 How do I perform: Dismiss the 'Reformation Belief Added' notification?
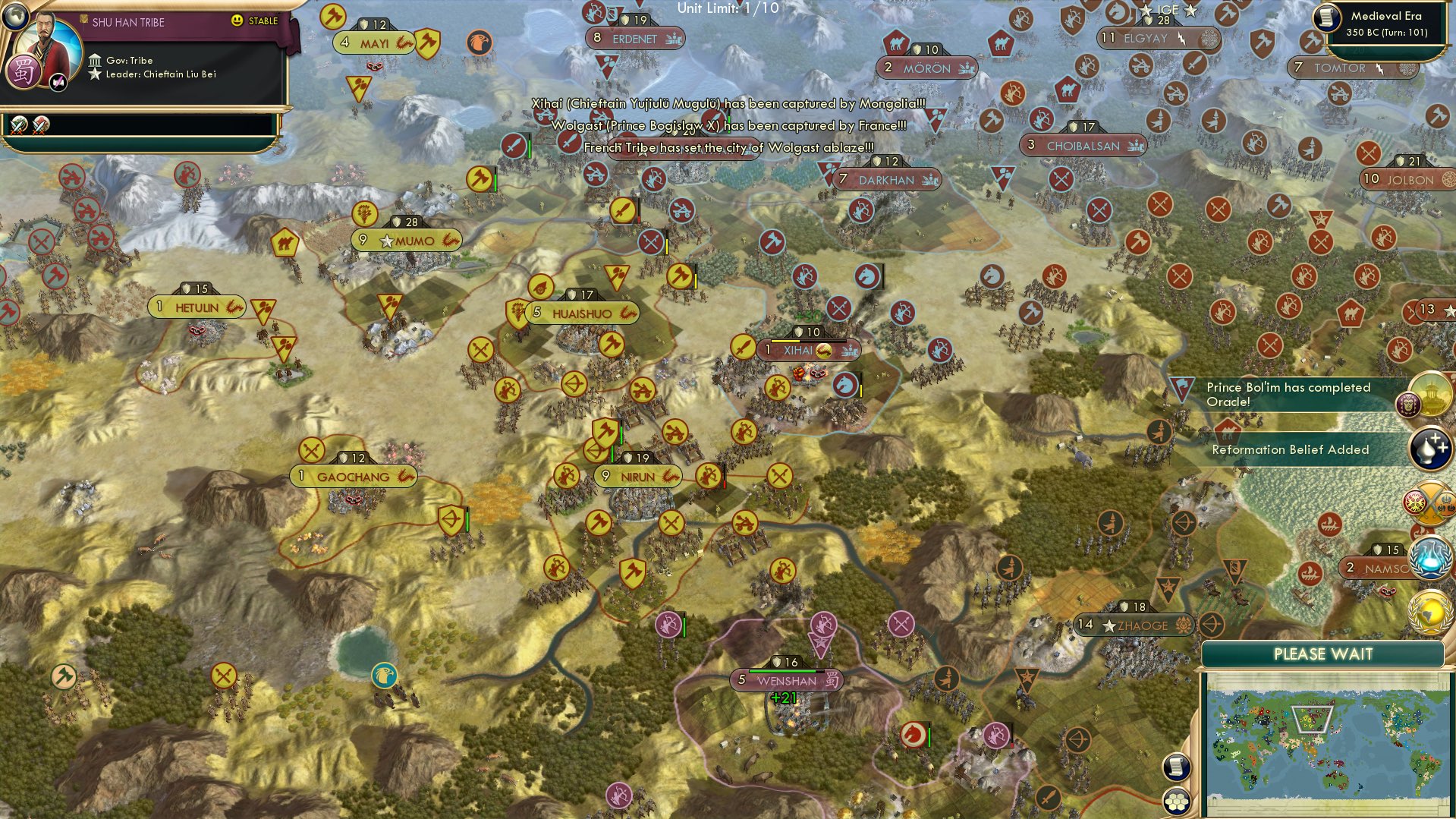point(1290,449)
